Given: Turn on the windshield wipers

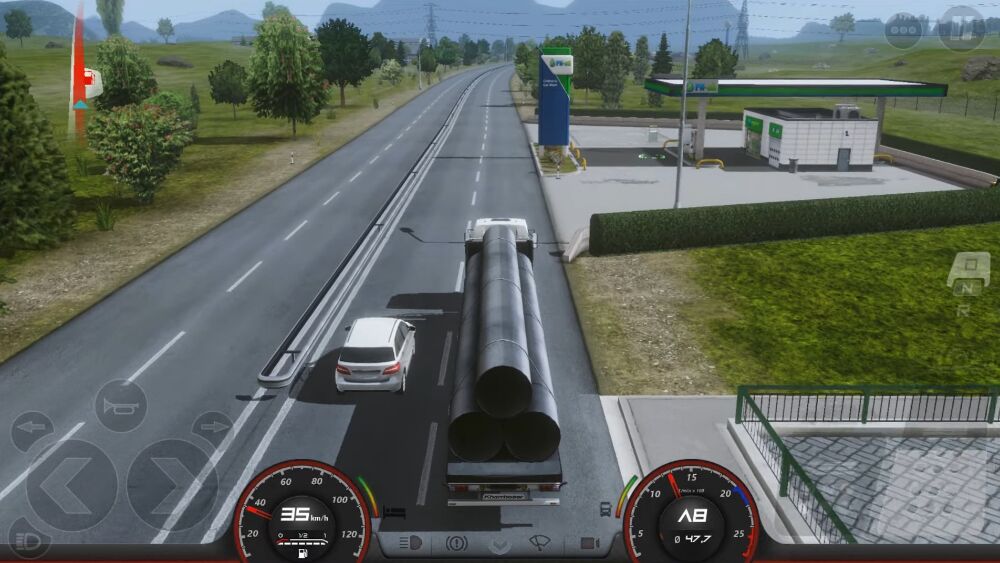Looking at the screenshot, I should pyautogui.click(x=540, y=544).
